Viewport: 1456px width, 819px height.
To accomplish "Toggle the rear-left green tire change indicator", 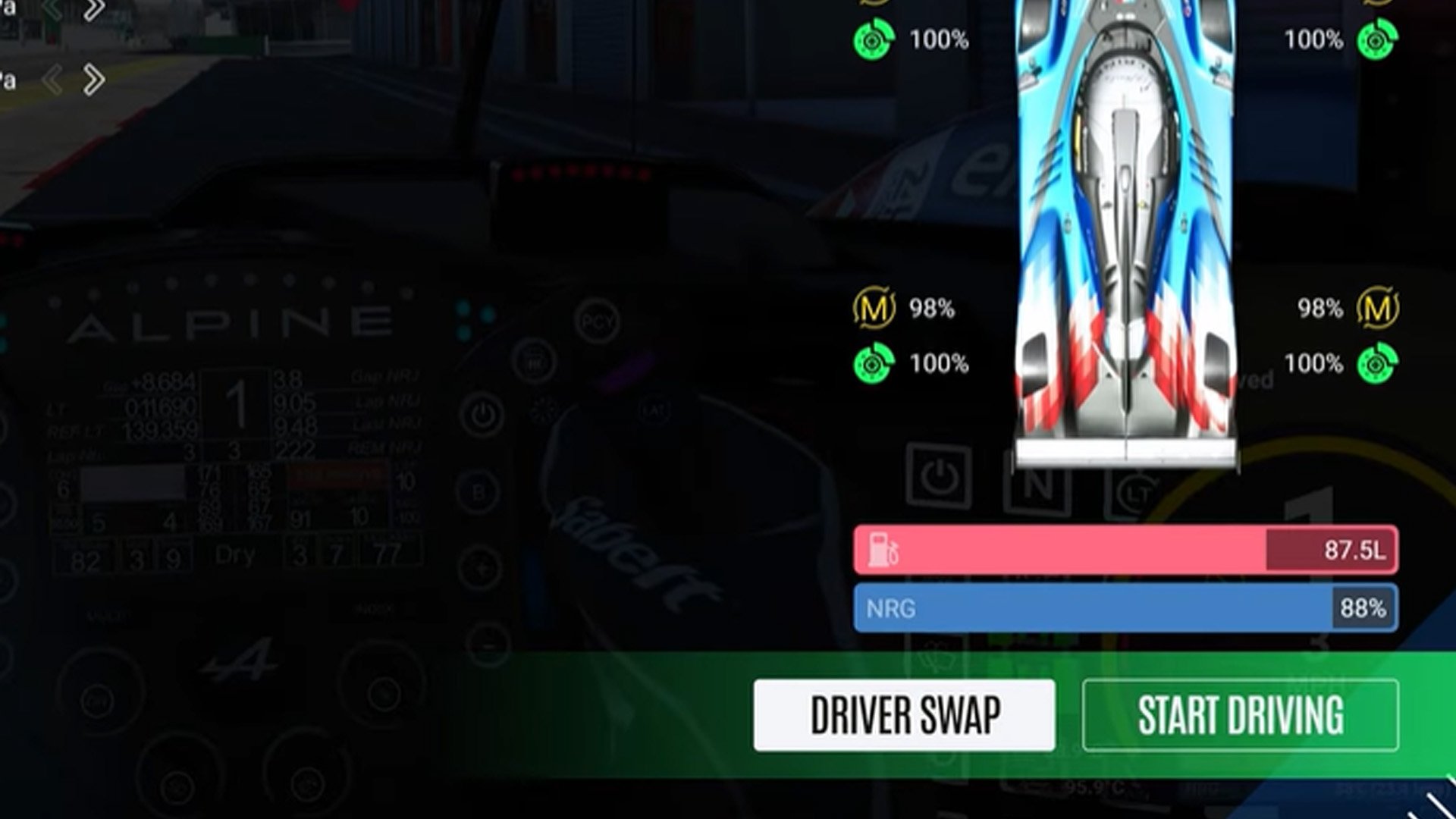I will point(874,364).
